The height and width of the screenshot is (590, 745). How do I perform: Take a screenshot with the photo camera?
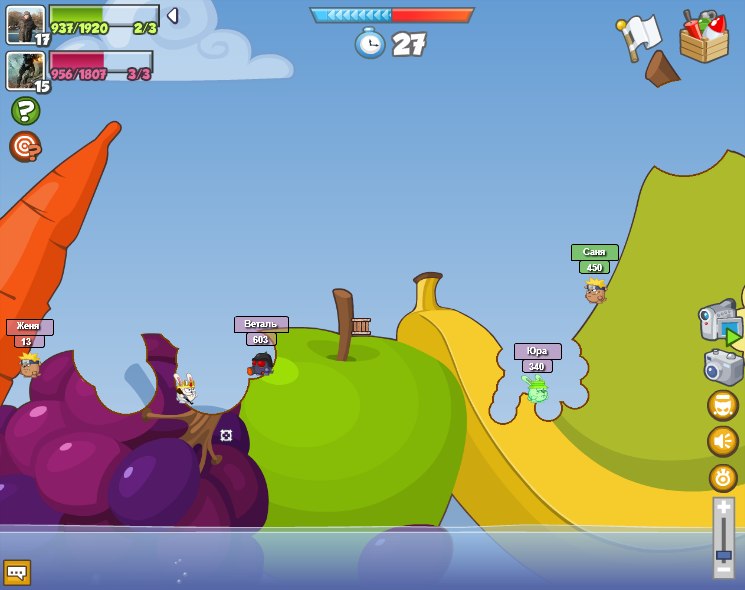coord(723,367)
